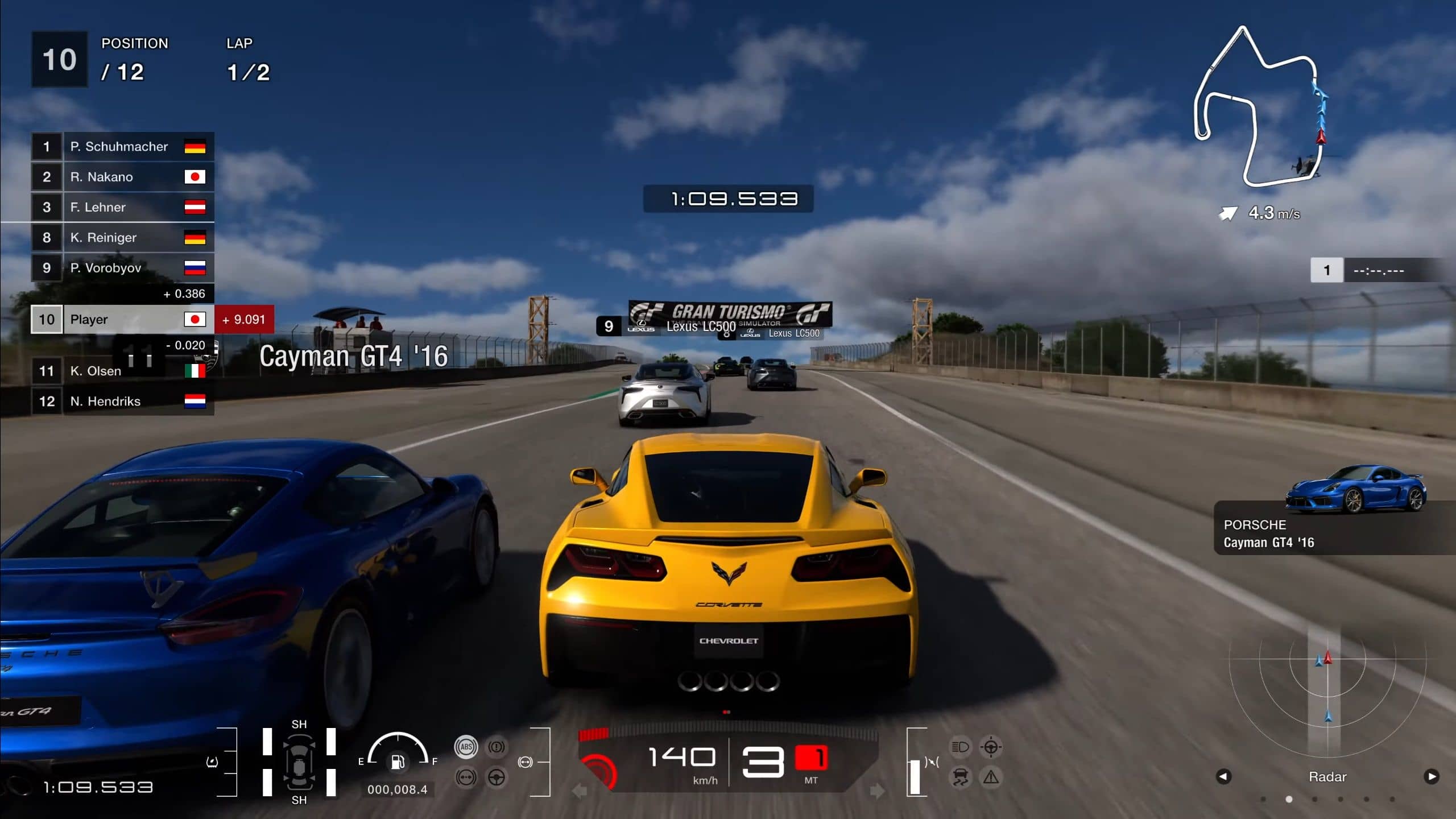The width and height of the screenshot is (1456, 819).
Task: Toggle the ABS indicator icon
Action: 466,747
